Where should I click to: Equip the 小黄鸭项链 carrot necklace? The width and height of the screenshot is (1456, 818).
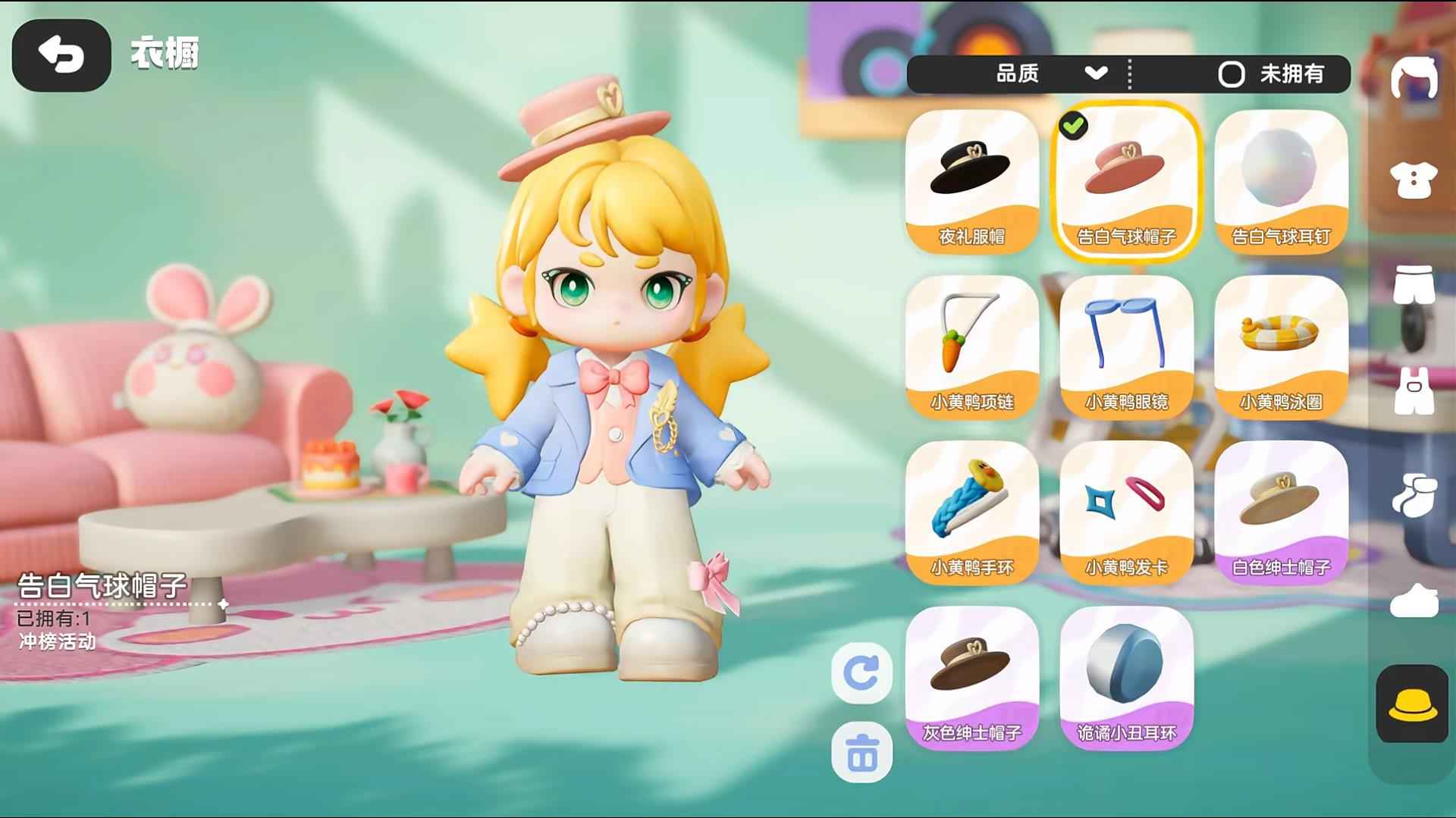tap(971, 346)
